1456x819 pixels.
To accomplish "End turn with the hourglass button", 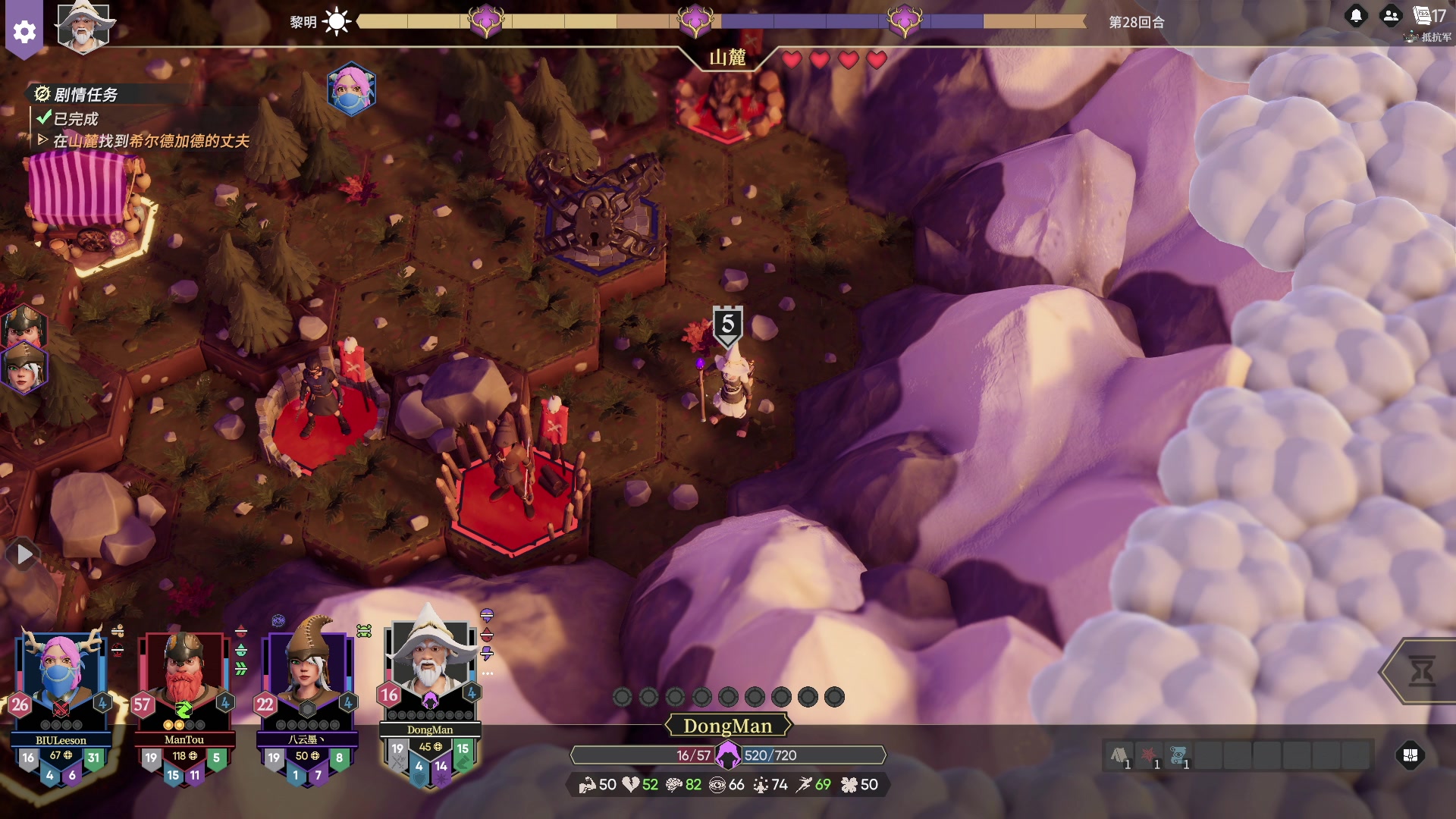I will coord(1421,671).
